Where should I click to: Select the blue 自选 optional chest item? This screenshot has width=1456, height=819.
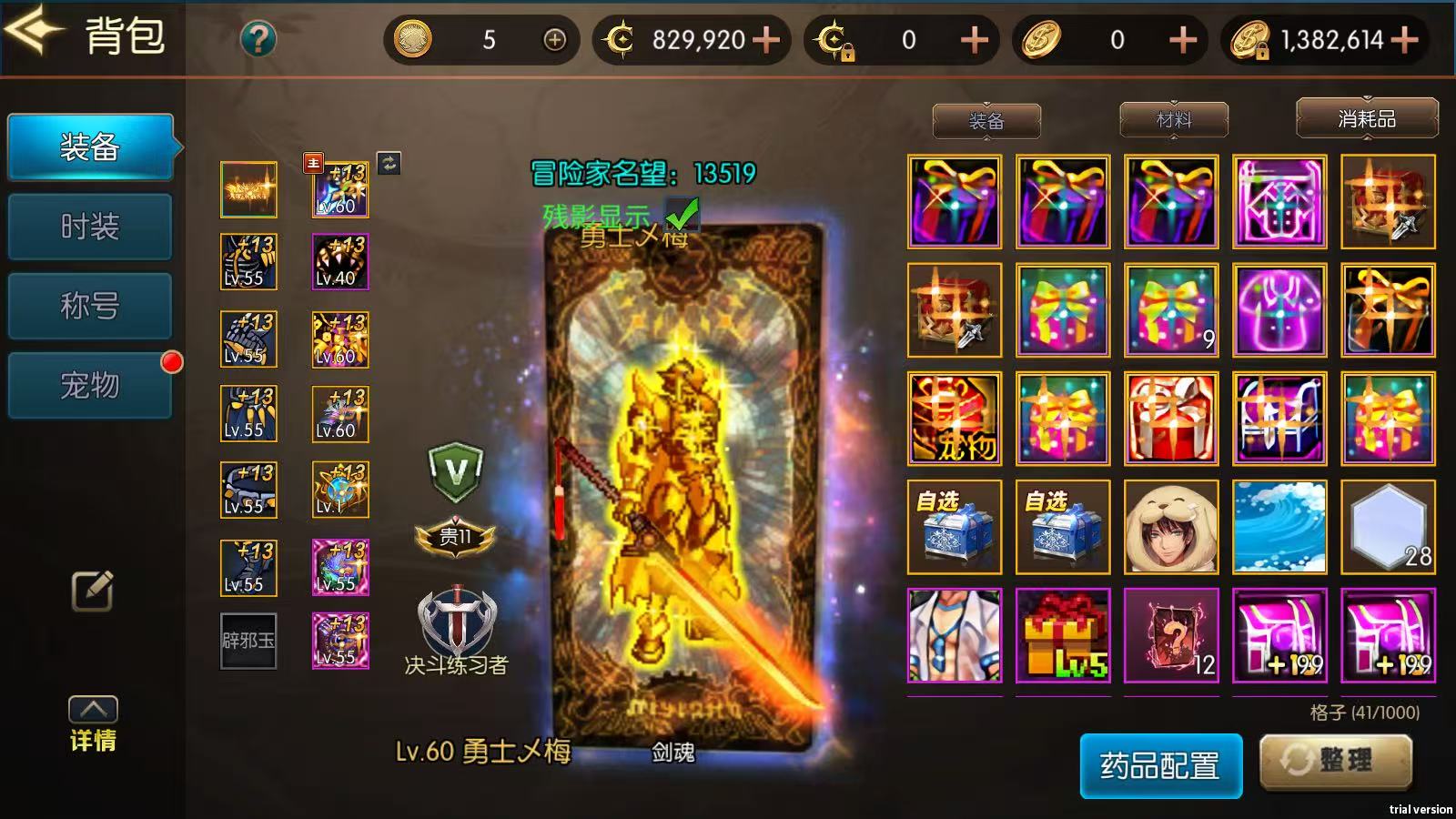click(953, 526)
